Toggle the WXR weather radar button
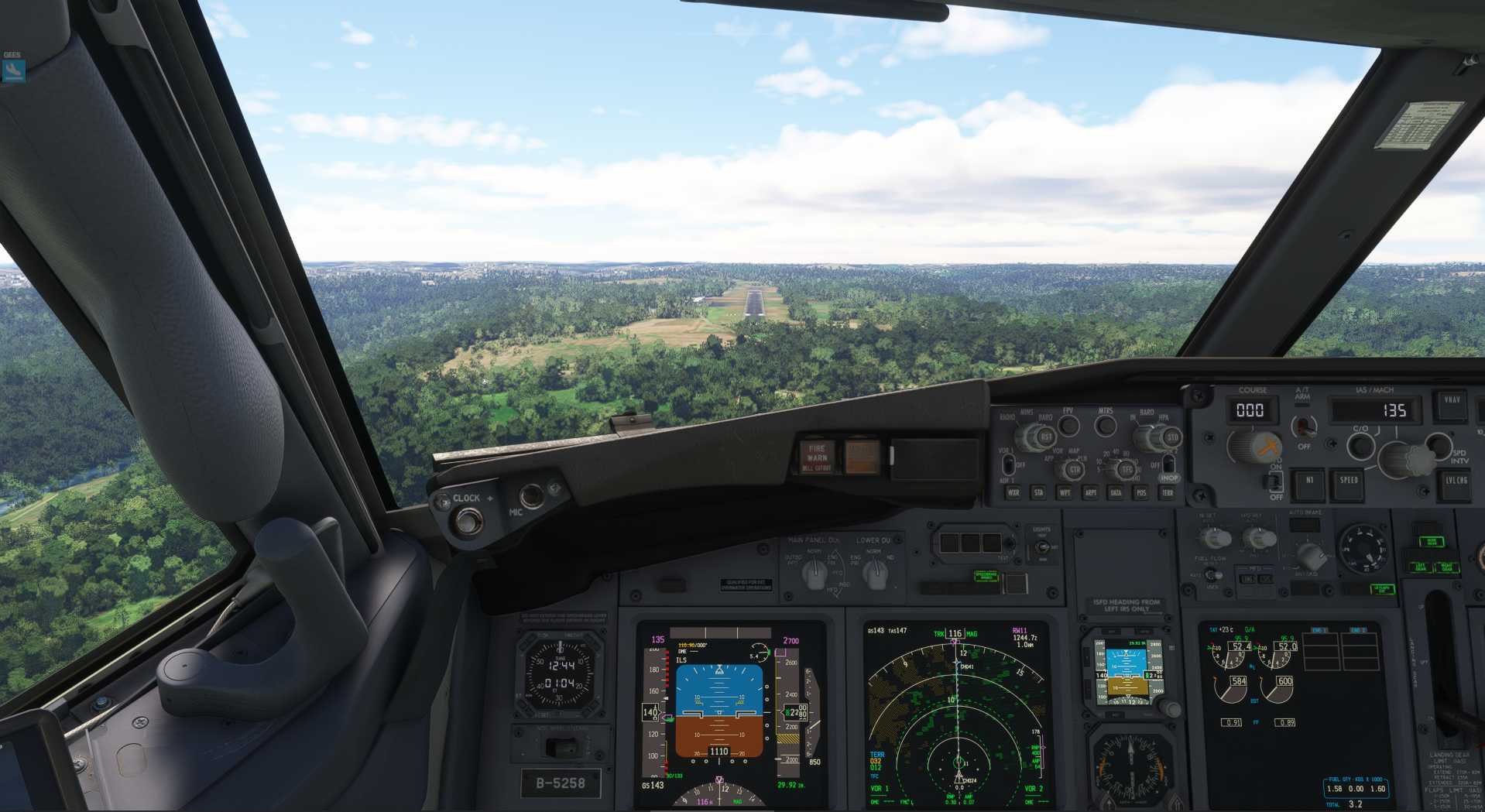This screenshot has width=1485, height=812. pyautogui.click(x=1013, y=492)
